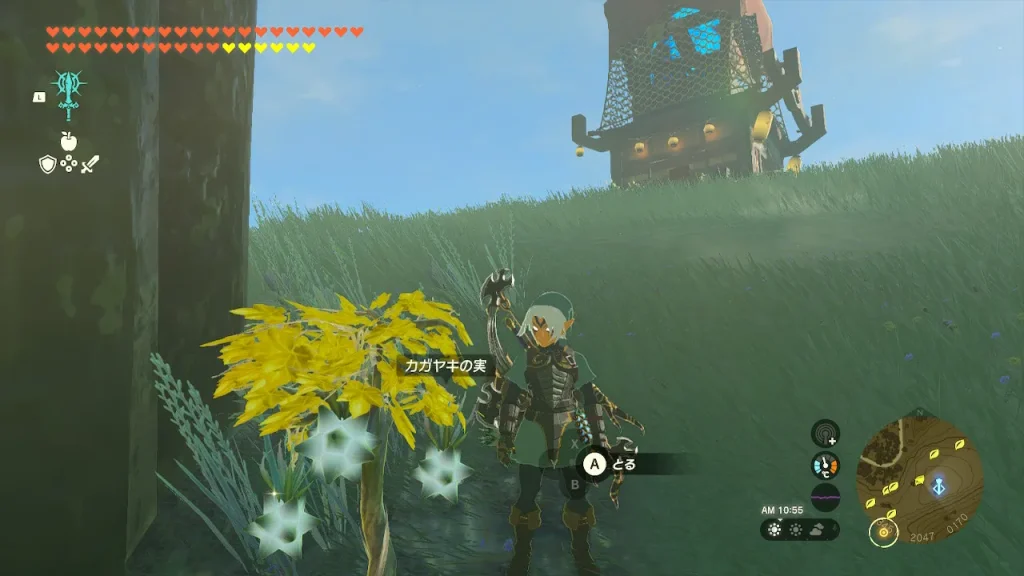Select the apple quick-item icon
Viewport: 1024px width, 576px height.
68,141
